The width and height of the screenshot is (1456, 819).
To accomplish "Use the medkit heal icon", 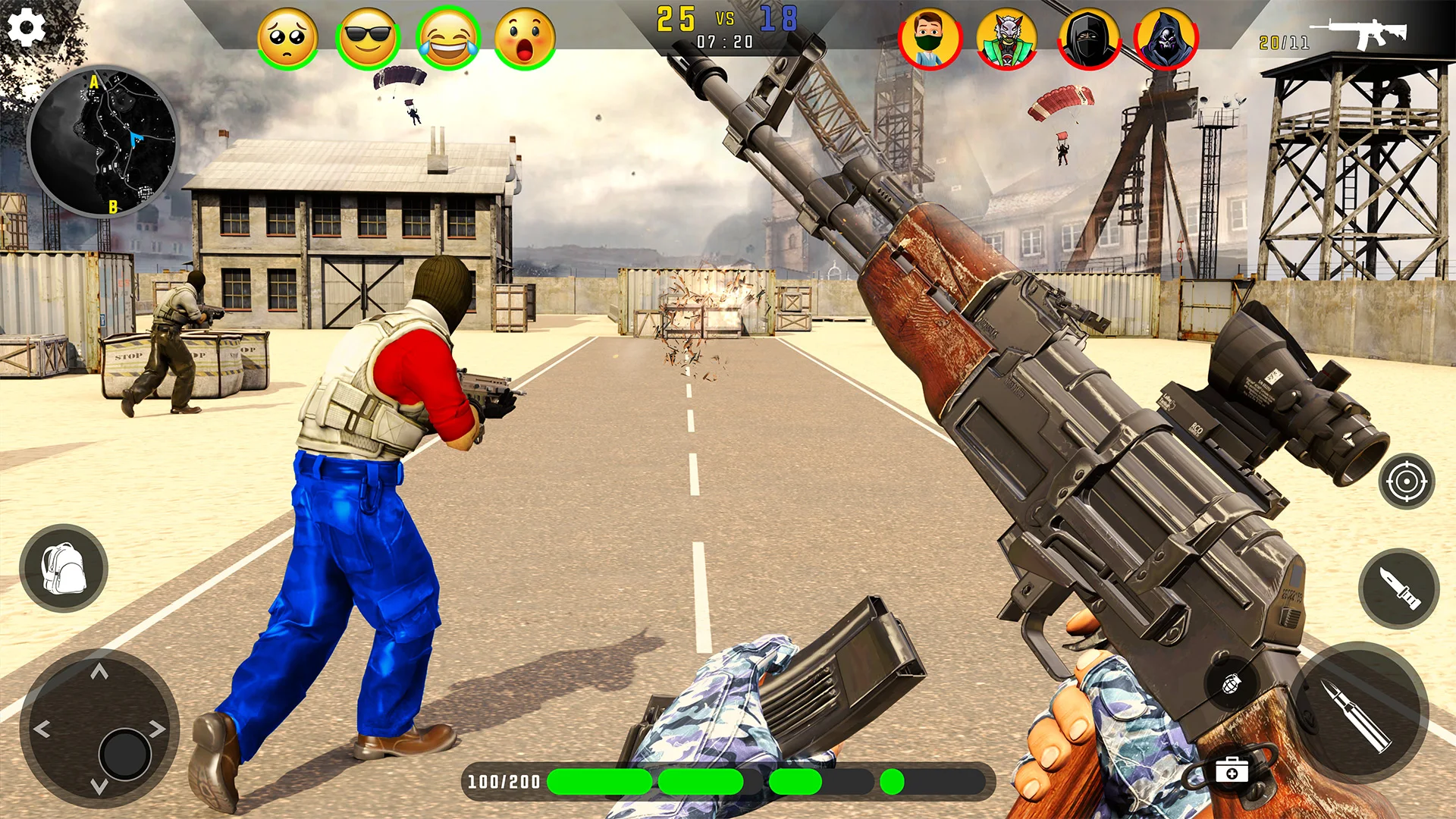I will coord(1232,772).
